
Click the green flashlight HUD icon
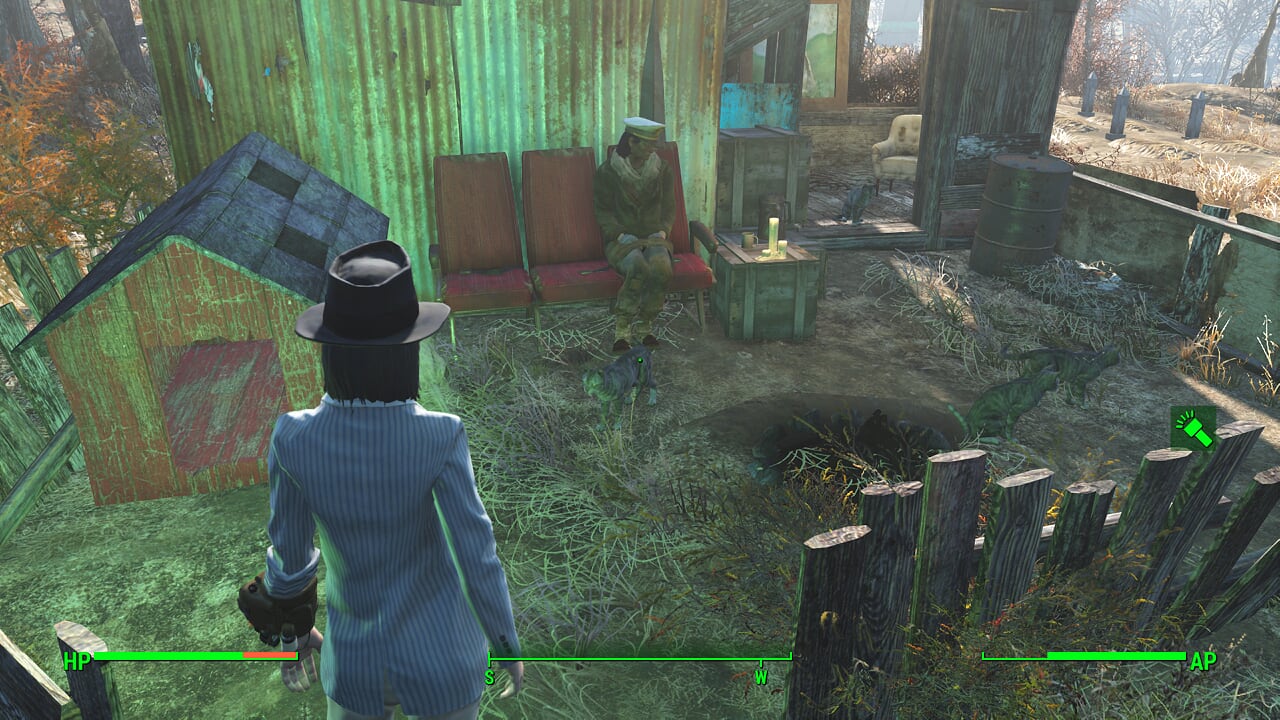click(x=1193, y=427)
